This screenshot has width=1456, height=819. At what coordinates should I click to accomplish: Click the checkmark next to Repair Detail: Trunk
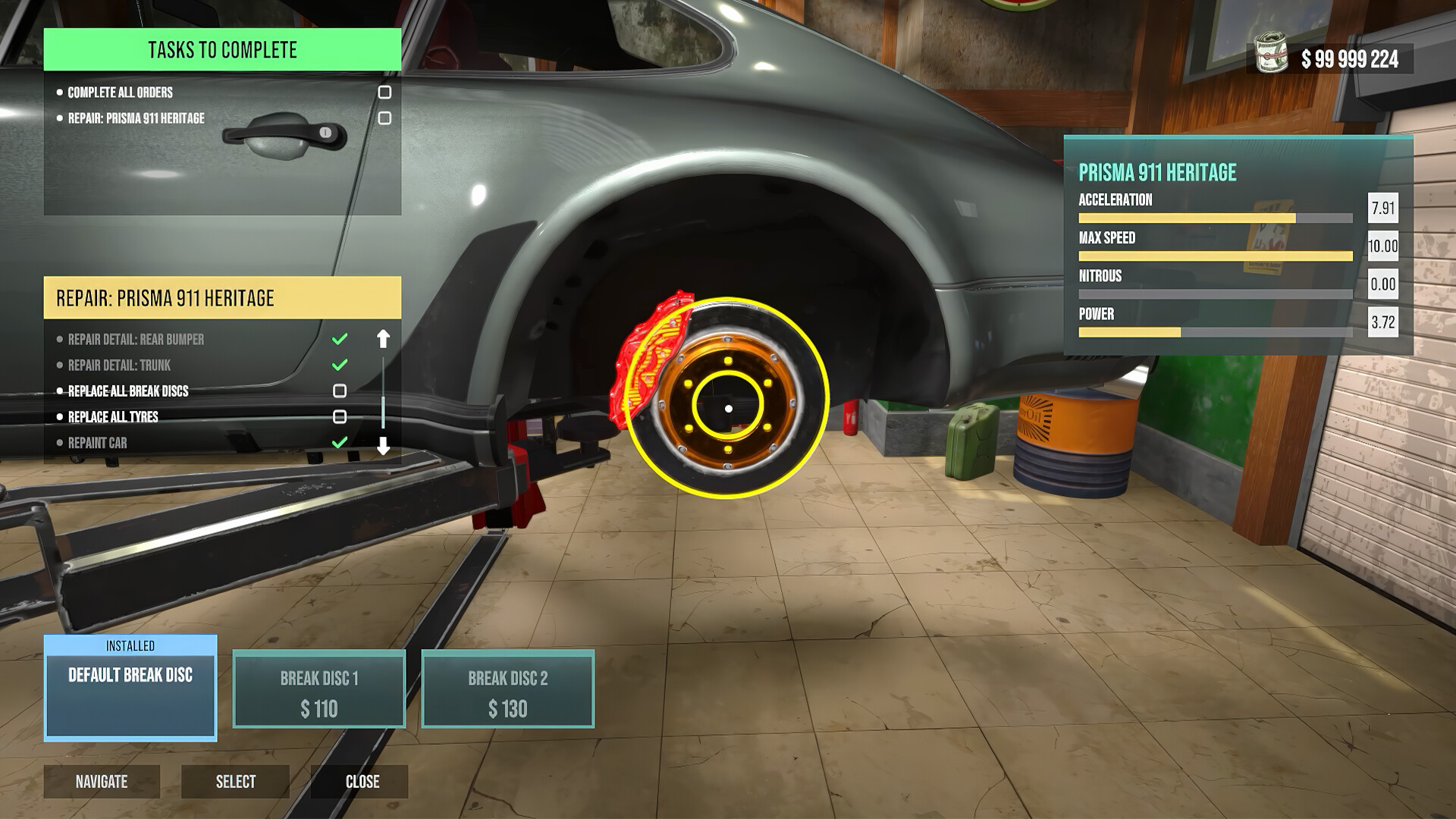pyautogui.click(x=339, y=365)
